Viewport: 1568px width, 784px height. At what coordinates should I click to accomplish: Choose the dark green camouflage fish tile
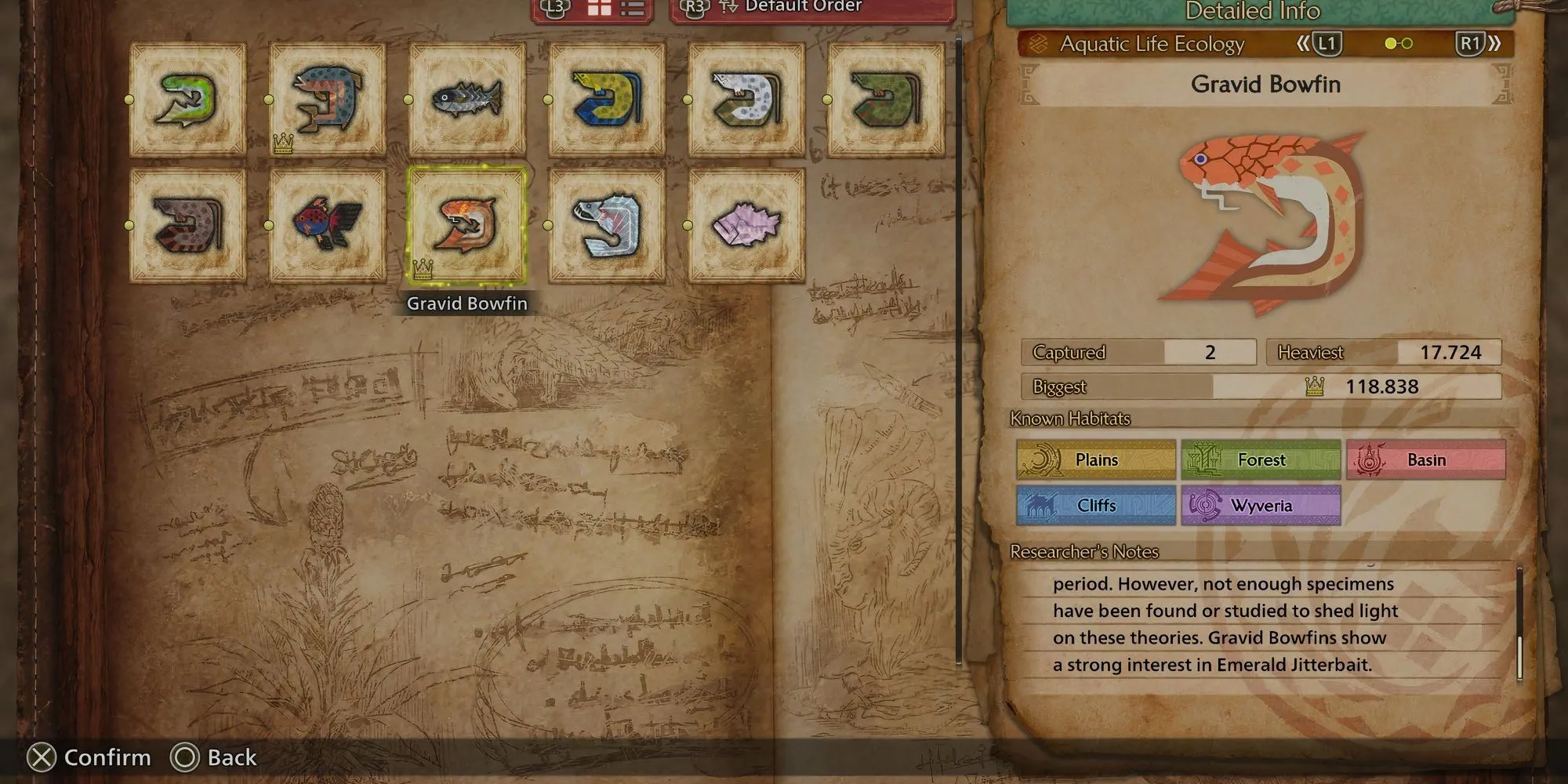(885, 100)
